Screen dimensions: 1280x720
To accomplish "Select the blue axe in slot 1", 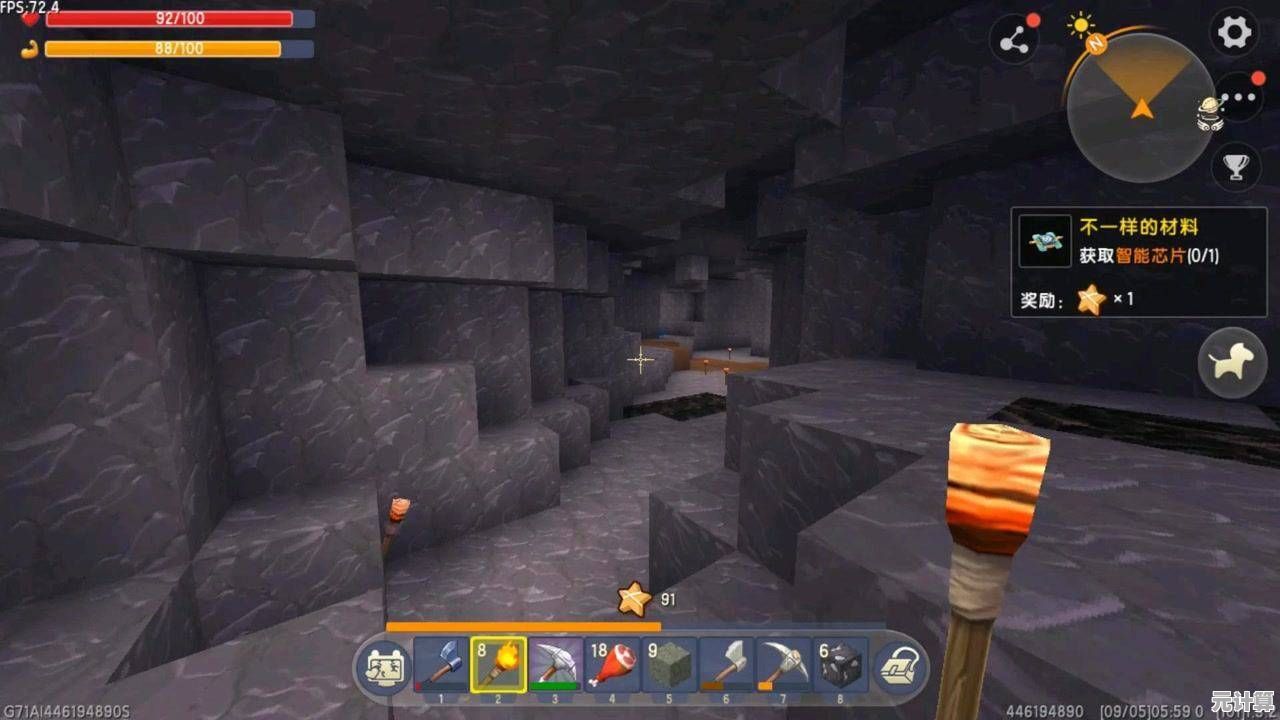I will click(442, 663).
